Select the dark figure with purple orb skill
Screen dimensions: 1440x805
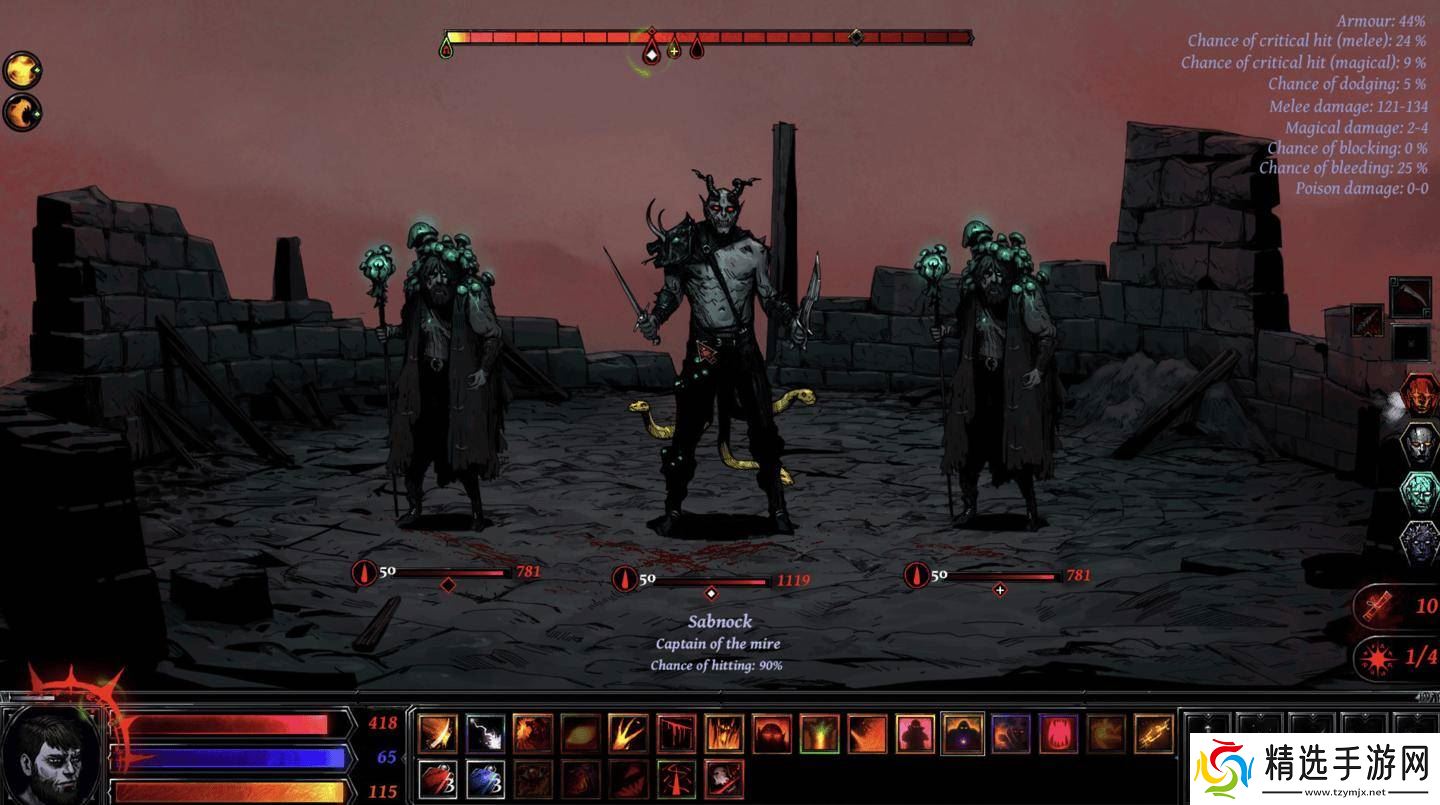[963, 733]
